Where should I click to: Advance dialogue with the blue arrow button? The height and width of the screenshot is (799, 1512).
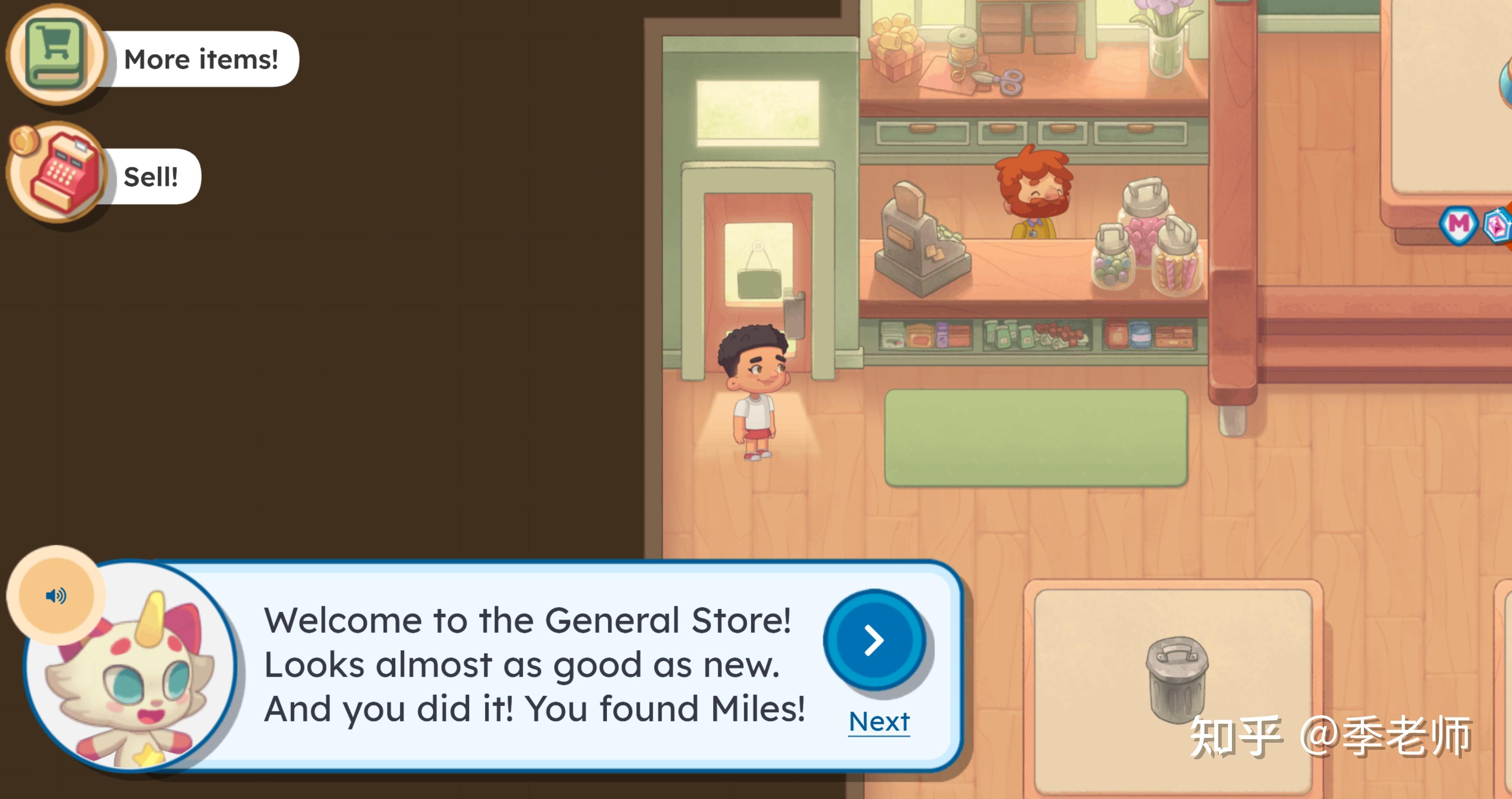pos(874,640)
